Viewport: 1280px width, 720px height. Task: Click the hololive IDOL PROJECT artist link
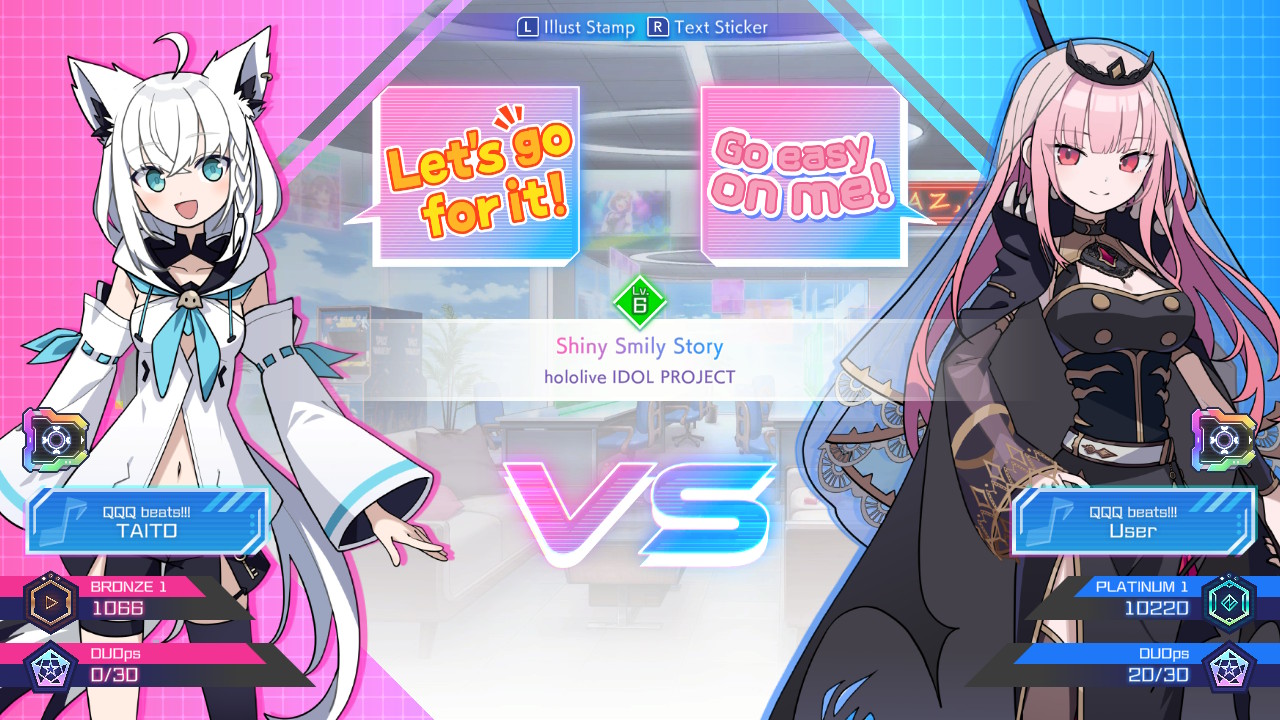tap(640, 377)
